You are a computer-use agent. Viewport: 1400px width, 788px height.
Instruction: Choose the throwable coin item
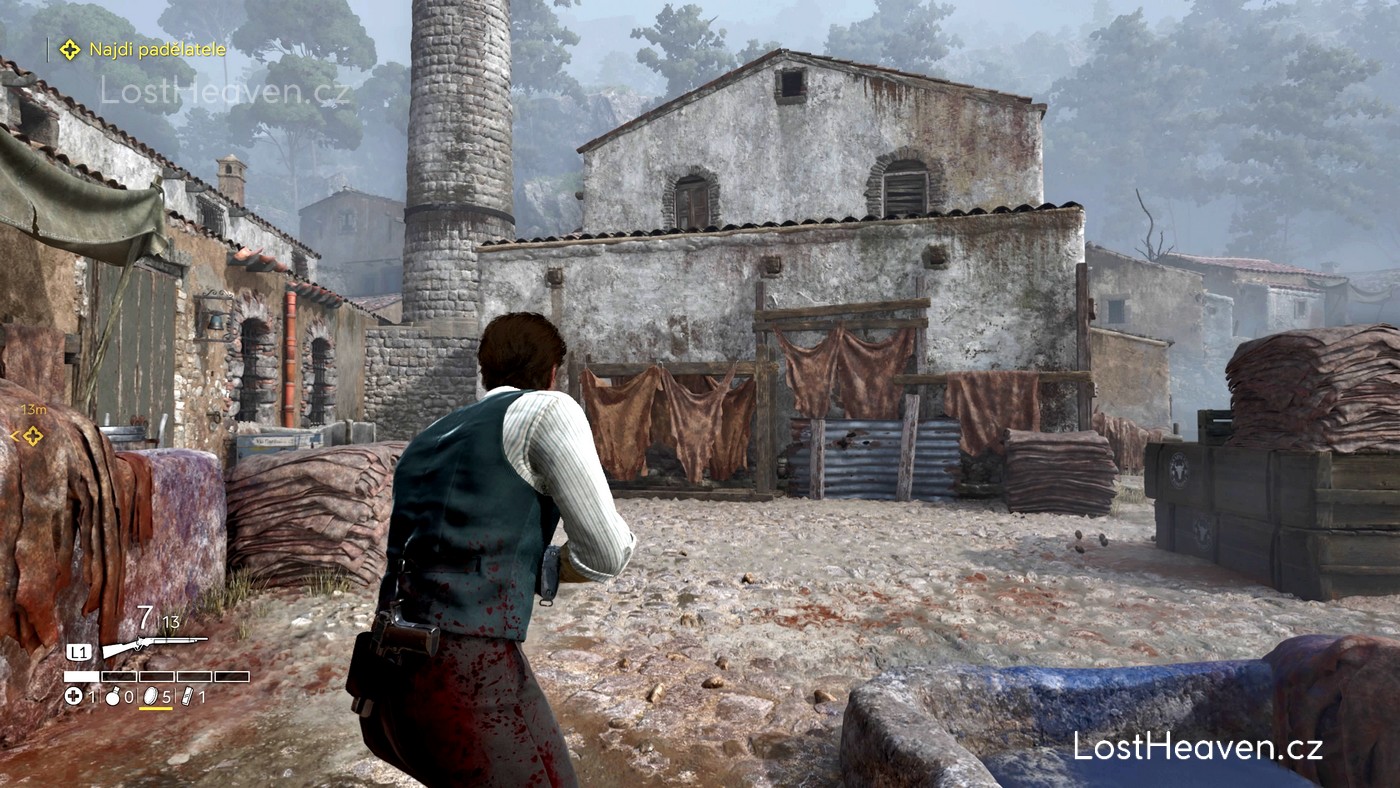(x=151, y=696)
